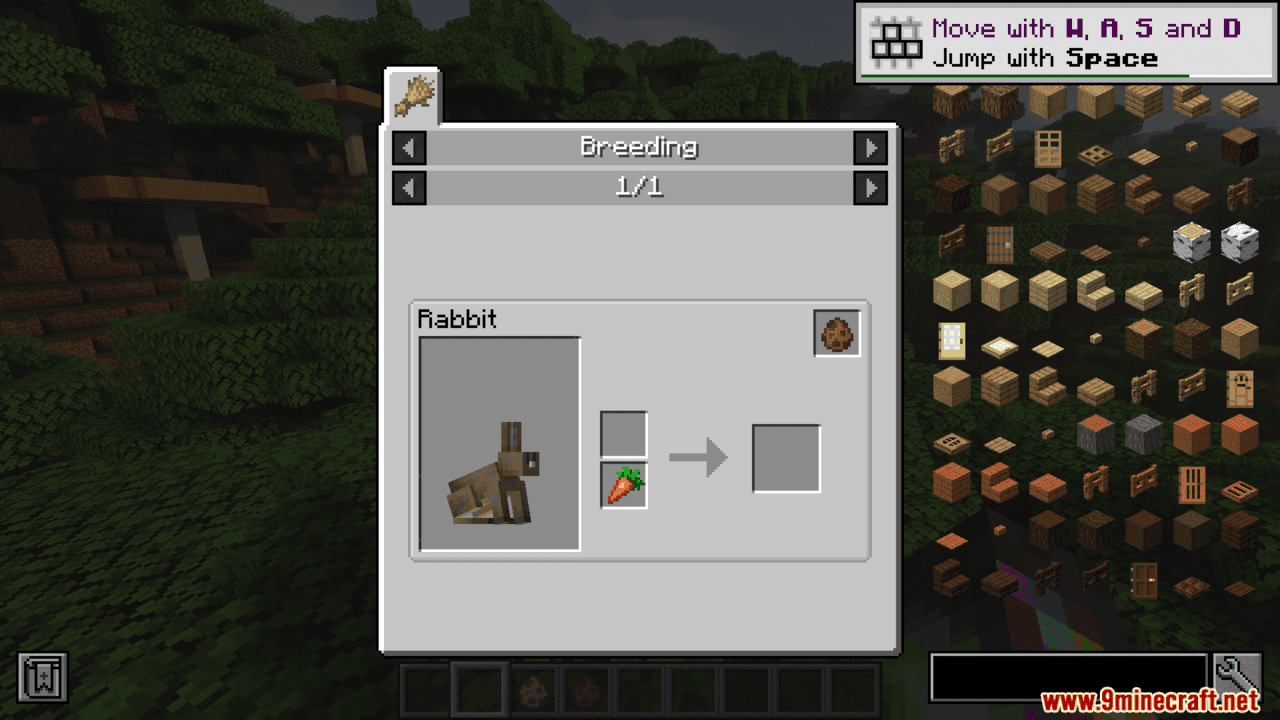The image size is (1280, 720).
Task: Choose the dark oak door item
Action: click(x=1143, y=579)
